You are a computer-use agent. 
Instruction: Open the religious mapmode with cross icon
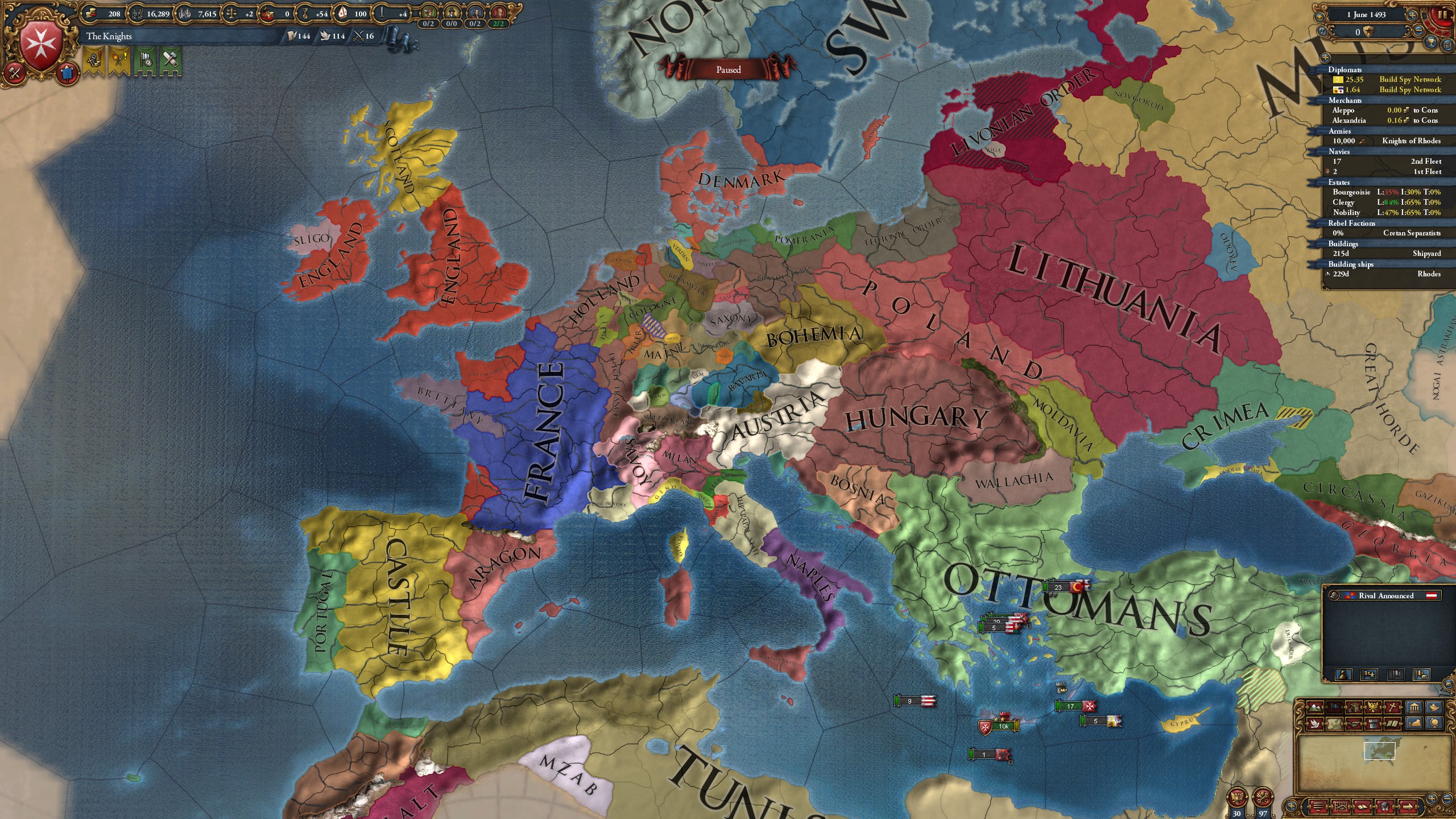[x=1392, y=707]
